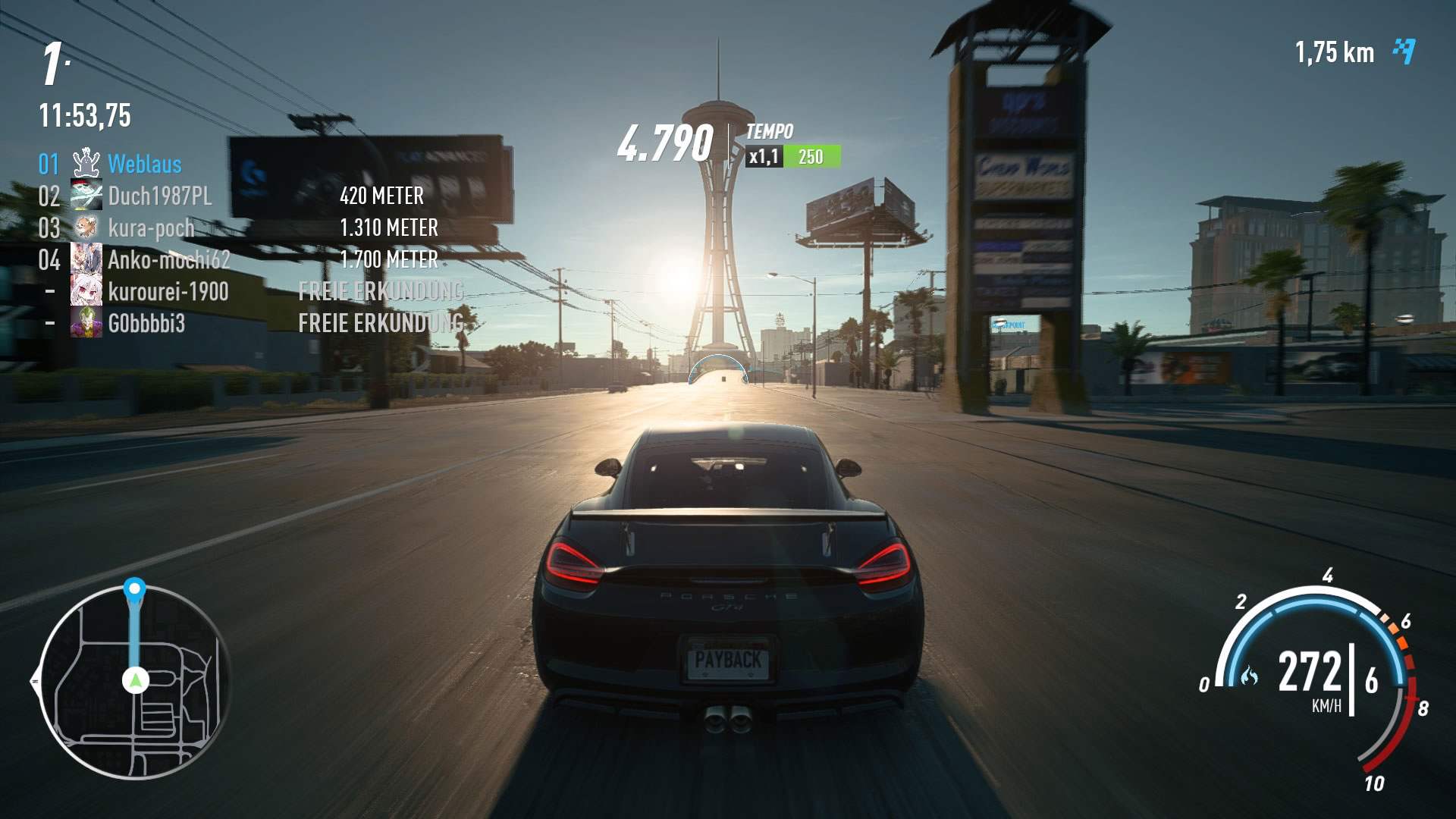Click the nitrous flame icon
The image size is (1456, 819).
[x=1249, y=674]
